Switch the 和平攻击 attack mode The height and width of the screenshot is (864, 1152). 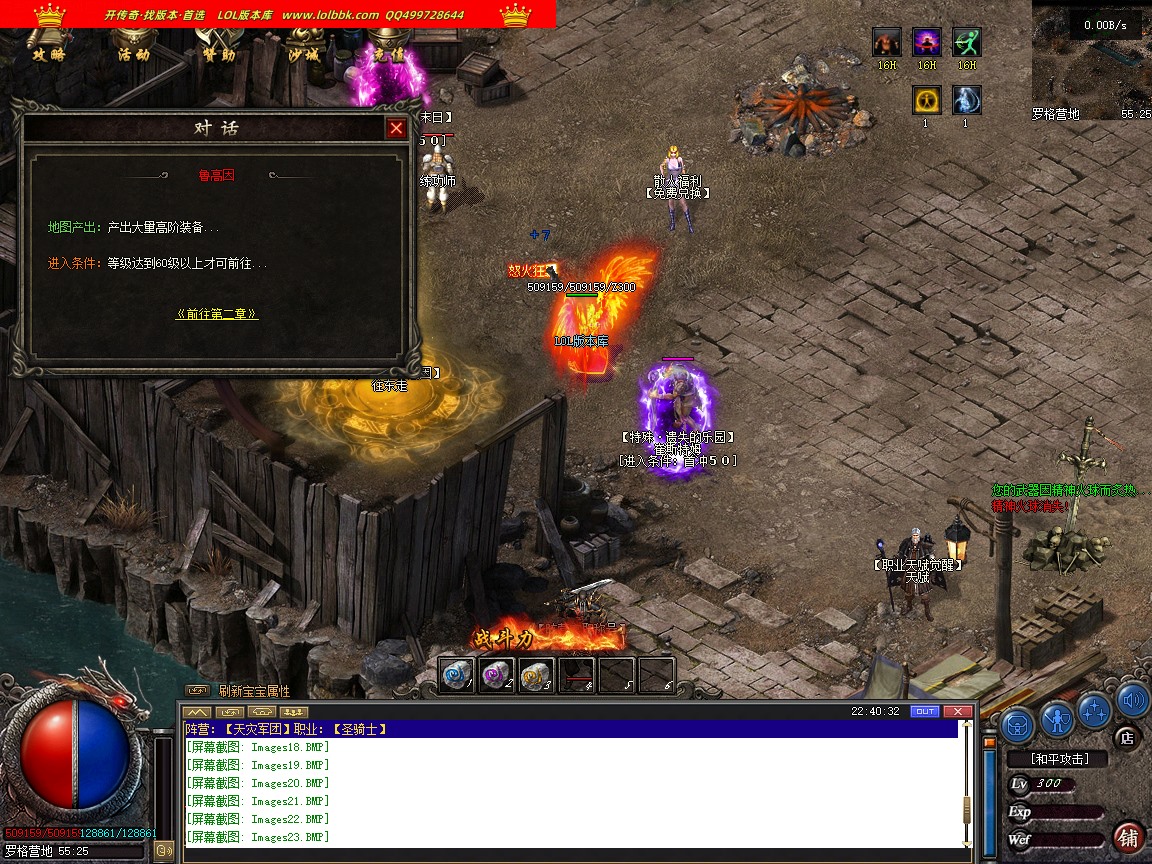(x=1060, y=759)
